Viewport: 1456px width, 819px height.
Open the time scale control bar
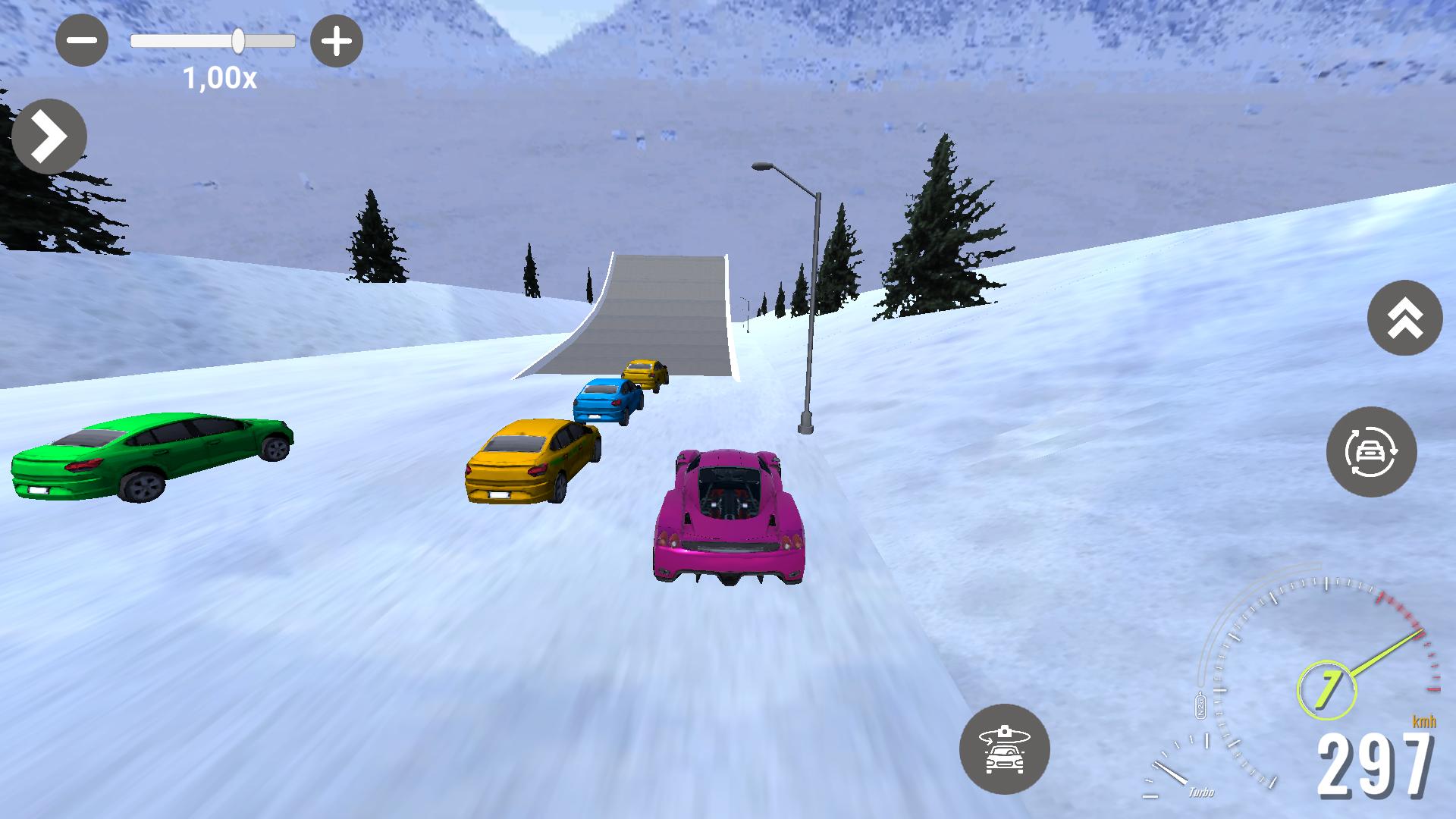point(214,42)
